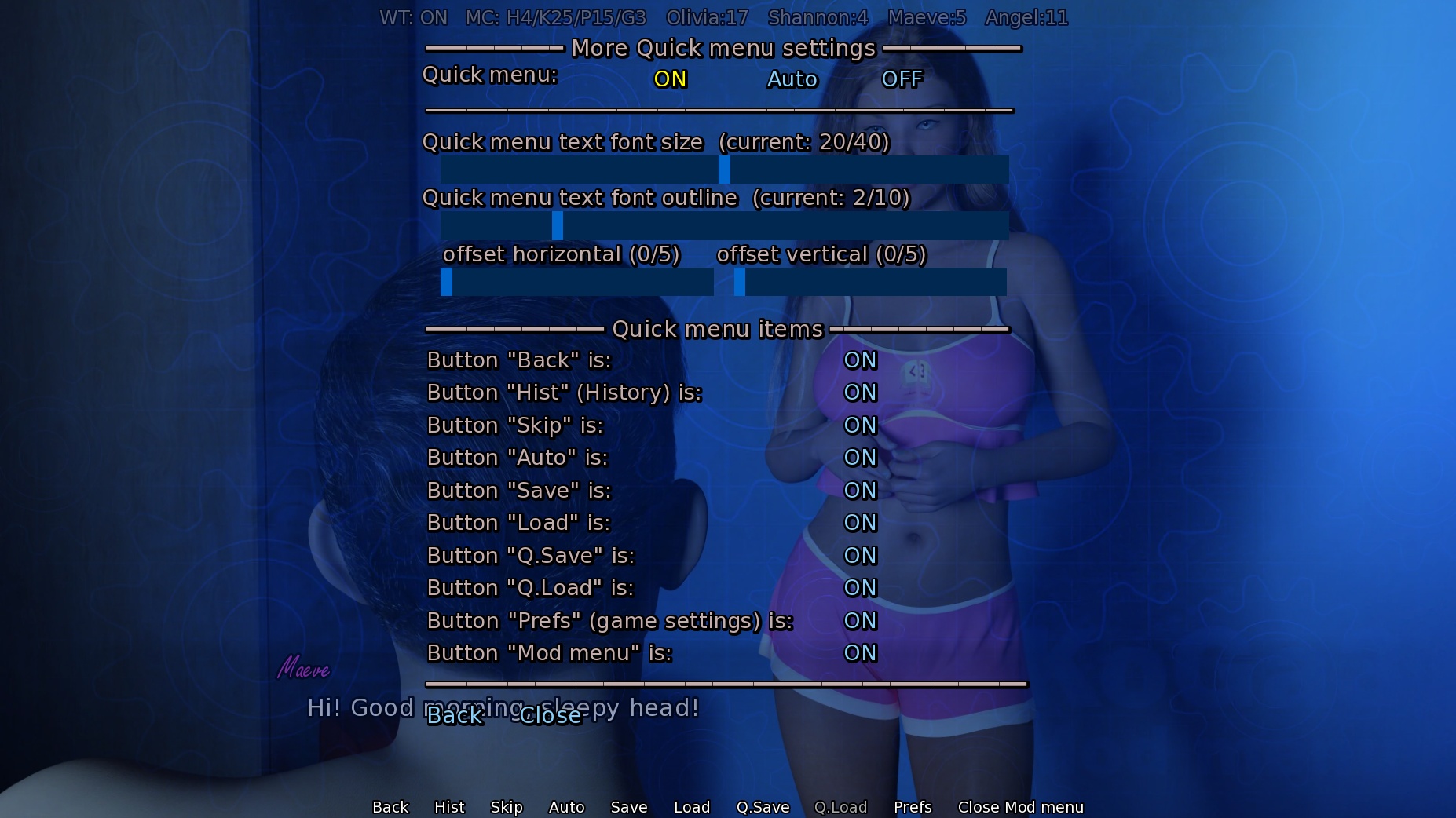1456x818 pixels.
Task: Open Hist in the bottom quick menu
Action: tap(449, 807)
